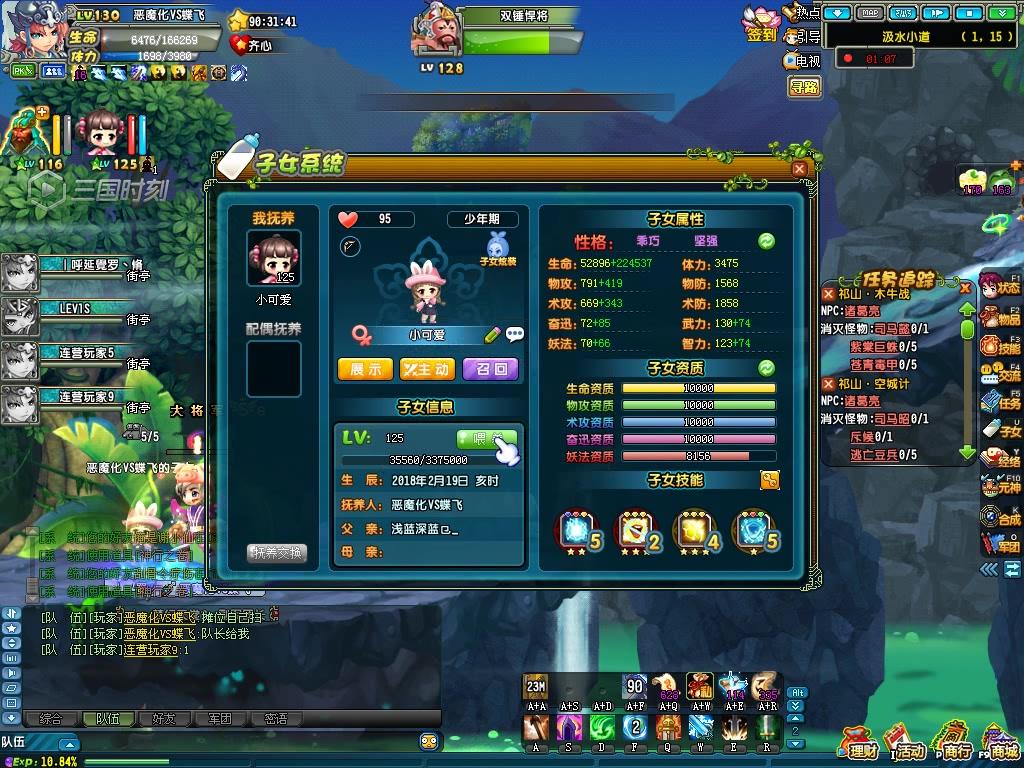Open the 理财 finance menu
Image resolution: width=1024 pixels, height=768 pixels.
coord(859,743)
